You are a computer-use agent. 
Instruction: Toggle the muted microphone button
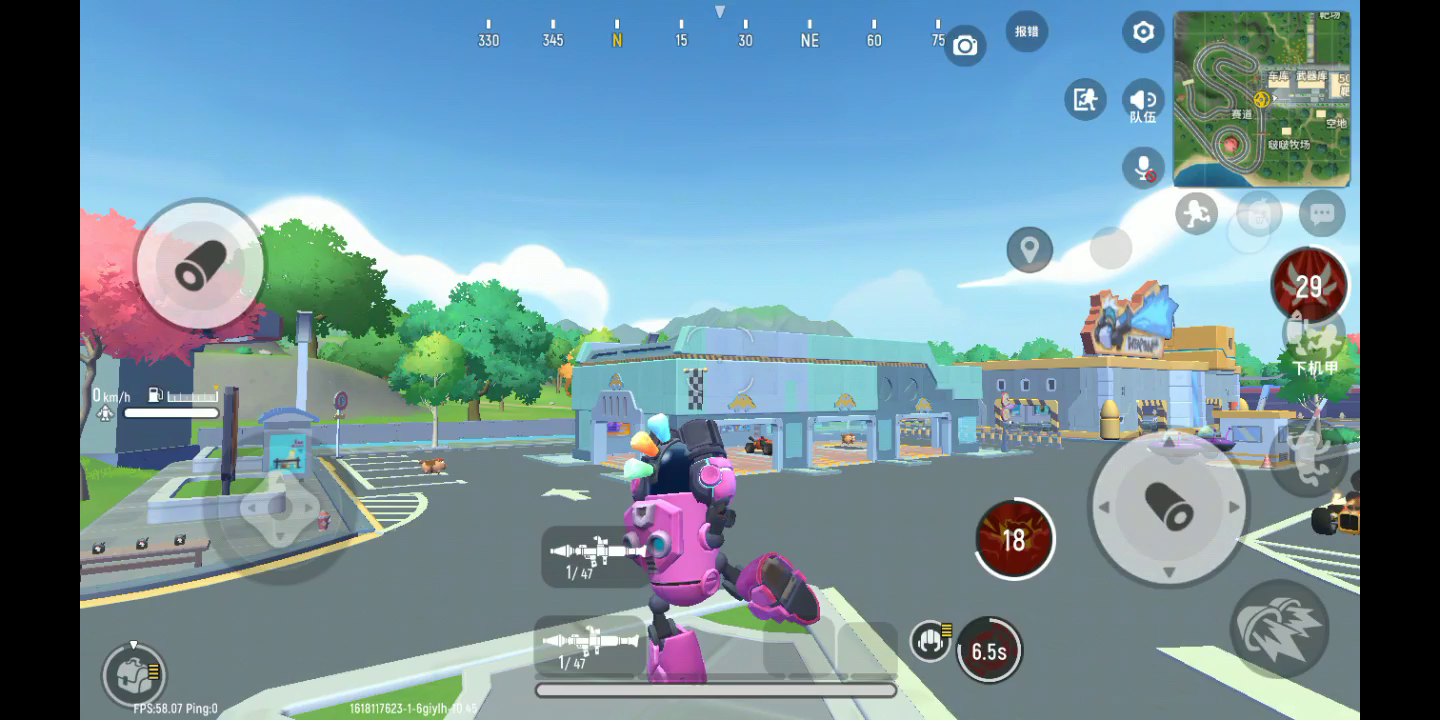(1143, 167)
